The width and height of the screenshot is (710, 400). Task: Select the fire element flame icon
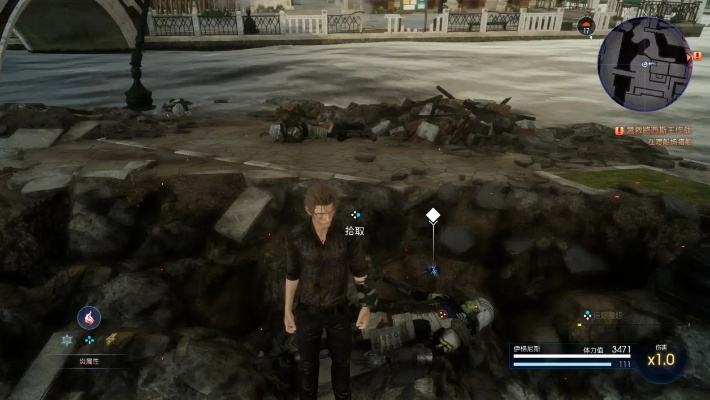click(89, 317)
